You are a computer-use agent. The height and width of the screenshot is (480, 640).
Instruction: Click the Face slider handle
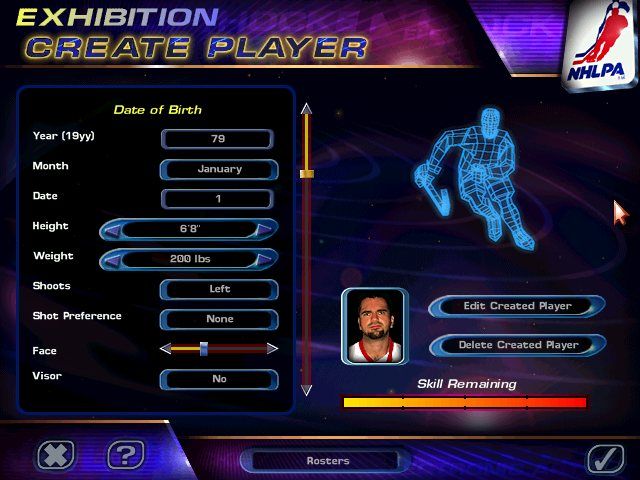tap(204, 349)
